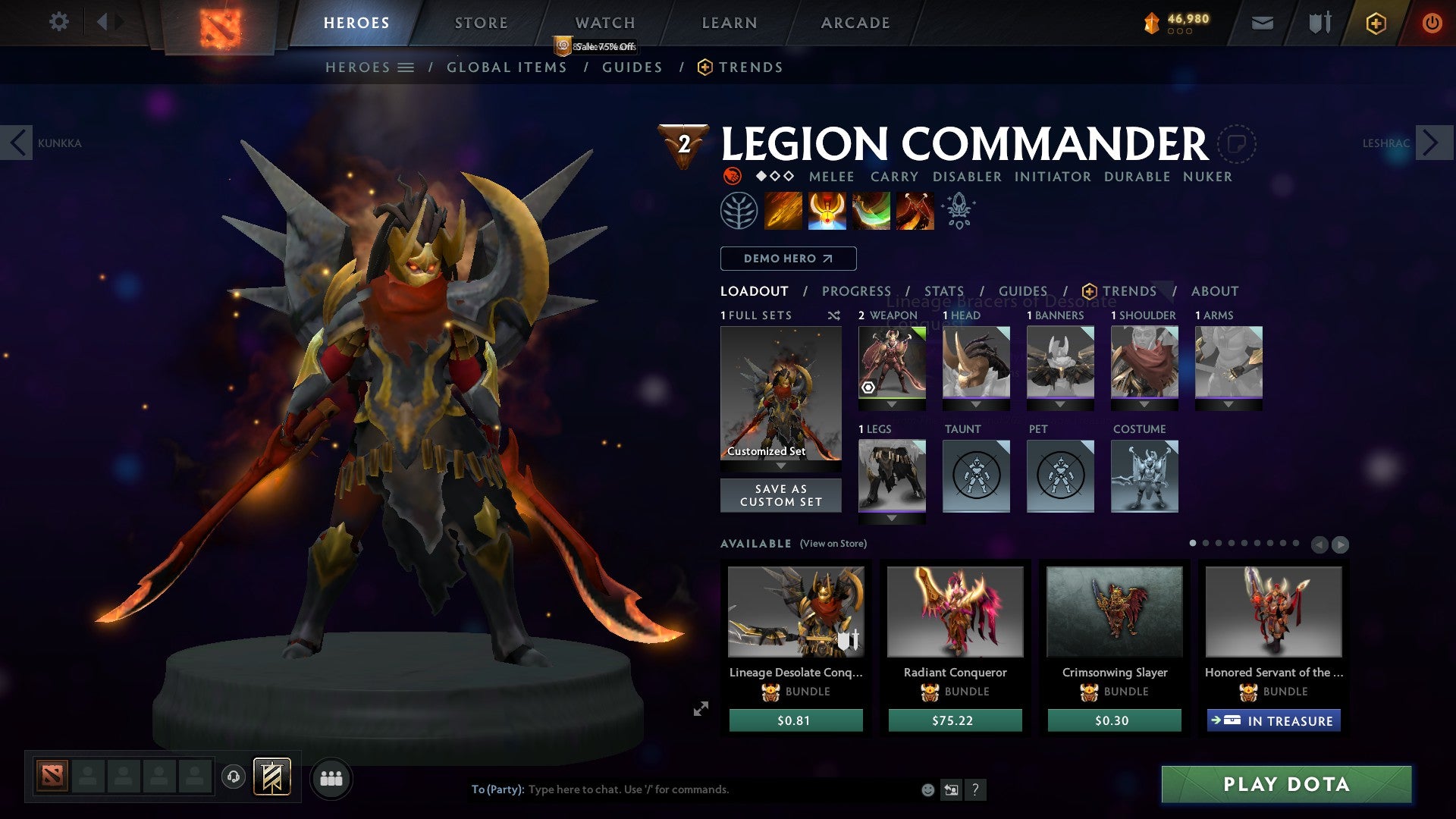Image resolution: width=1456 pixels, height=819 pixels.
Task: Select the Moment of Courage ability icon
Action: [871, 210]
